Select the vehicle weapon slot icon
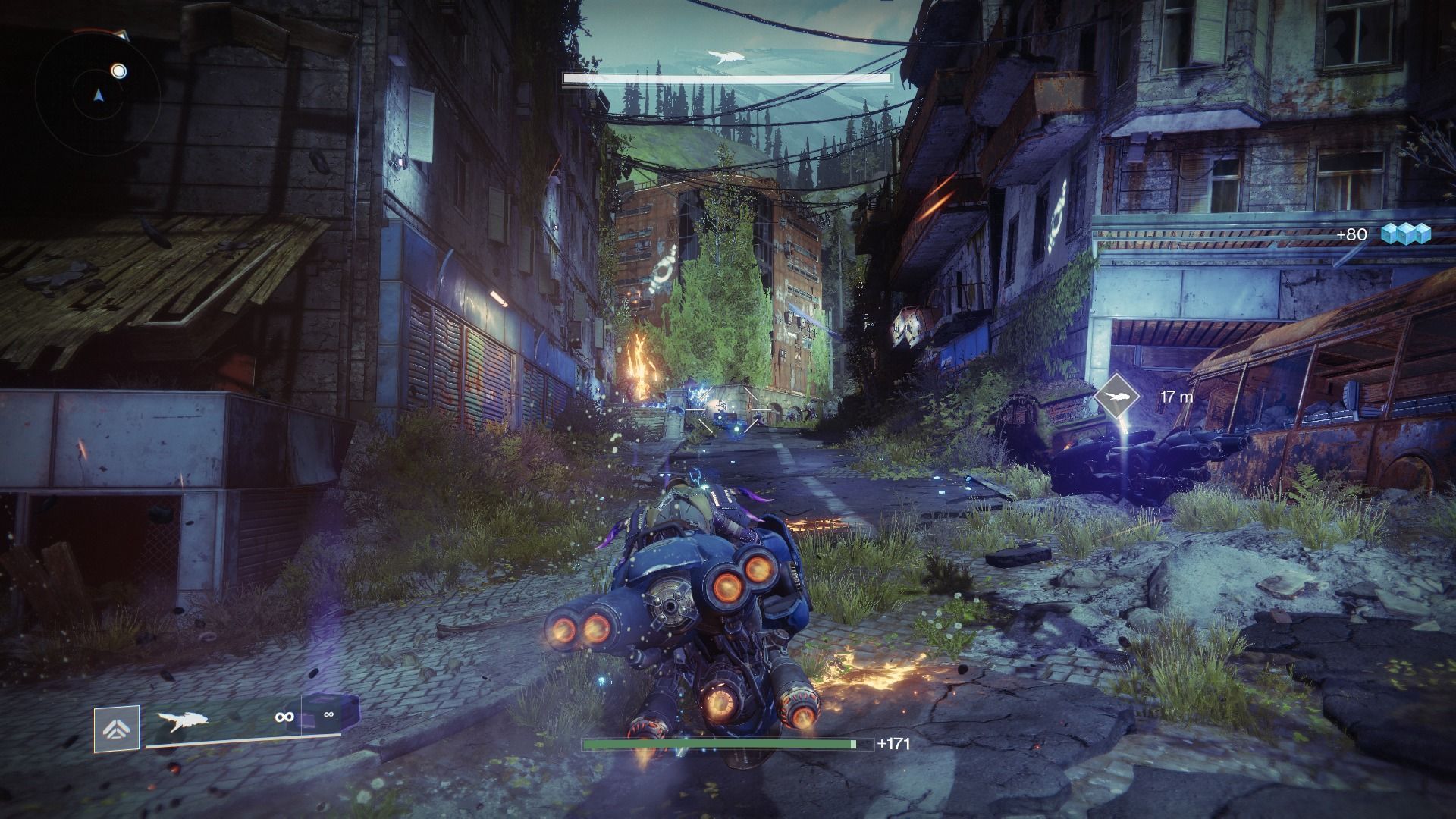Image resolution: width=1456 pixels, height=819 pixels. 182,721
